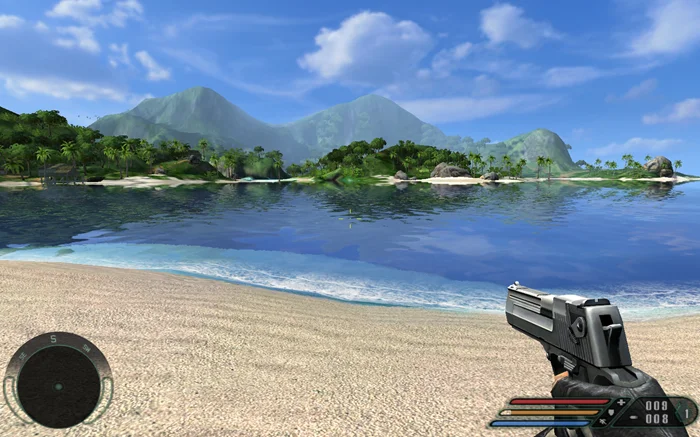Click the circular radar minimap
700x437 pixels.
tap(58, 385)
